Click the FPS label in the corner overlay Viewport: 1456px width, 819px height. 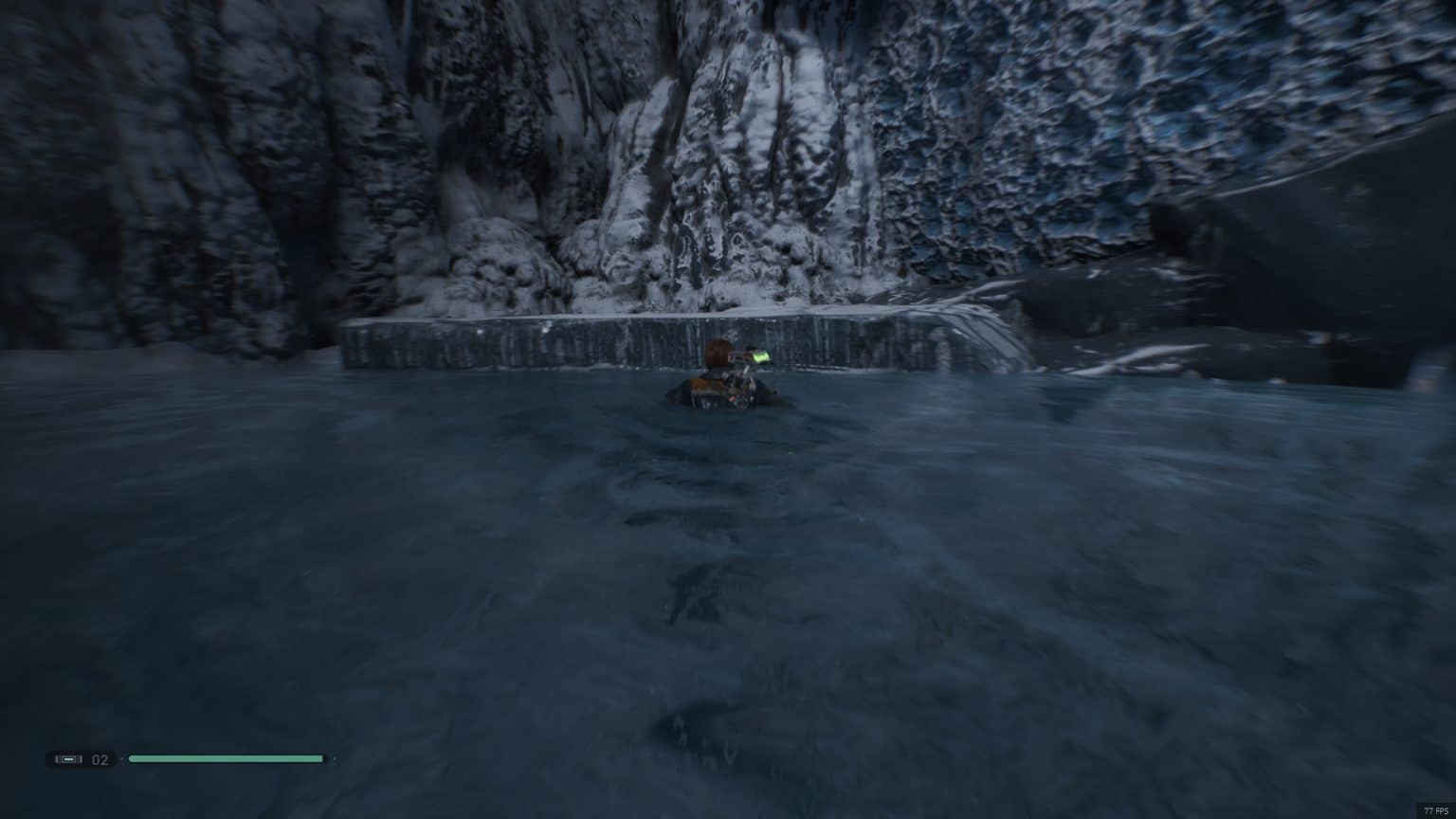tap(1443, 811)
